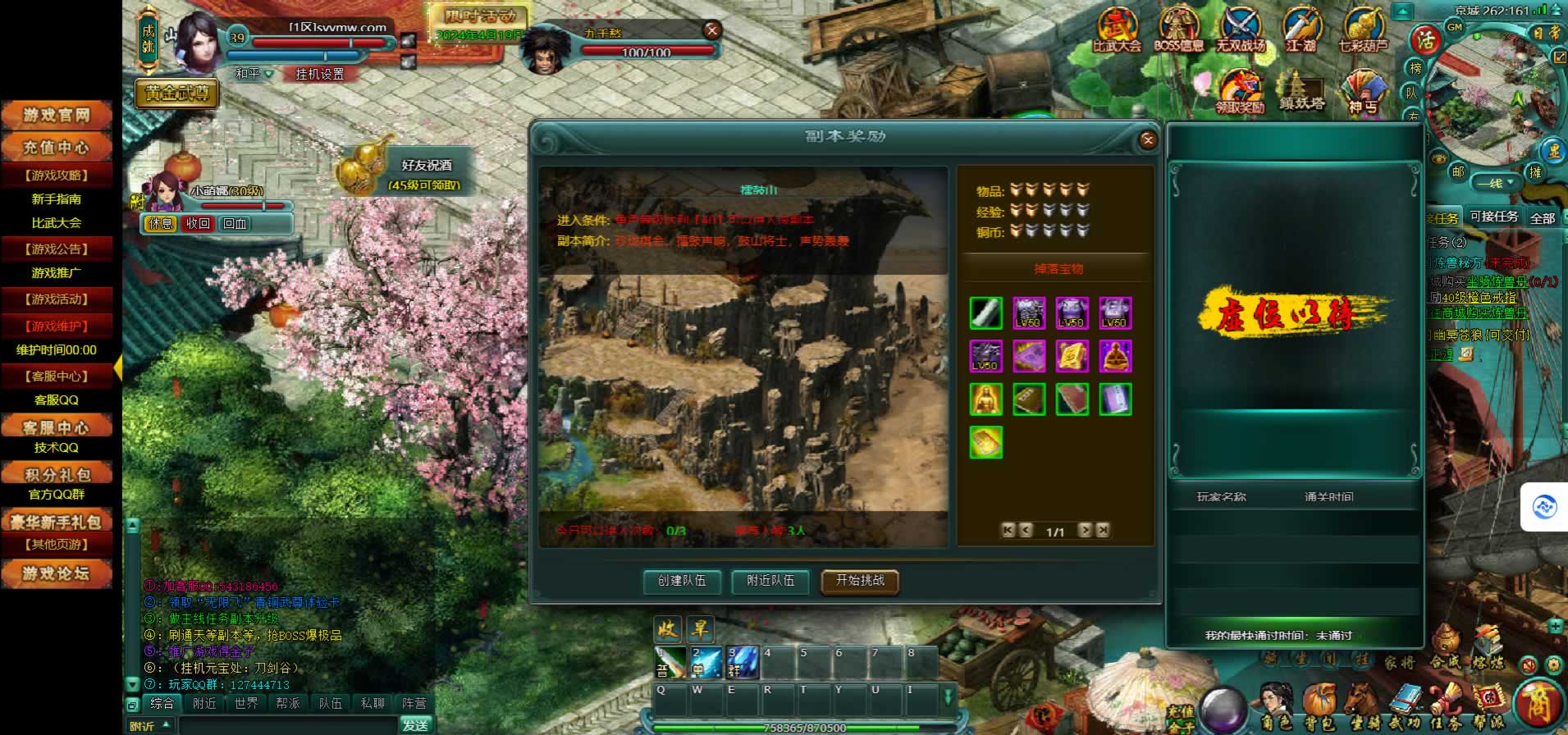
Task: Click the pet 休息 rest button
Action: [161, 223]
